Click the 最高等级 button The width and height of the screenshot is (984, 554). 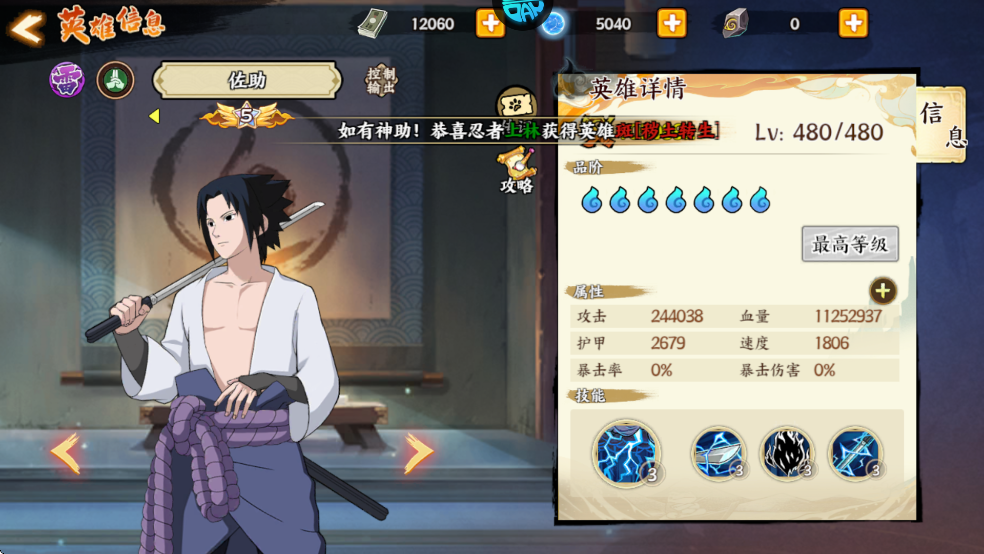[850, 244]
